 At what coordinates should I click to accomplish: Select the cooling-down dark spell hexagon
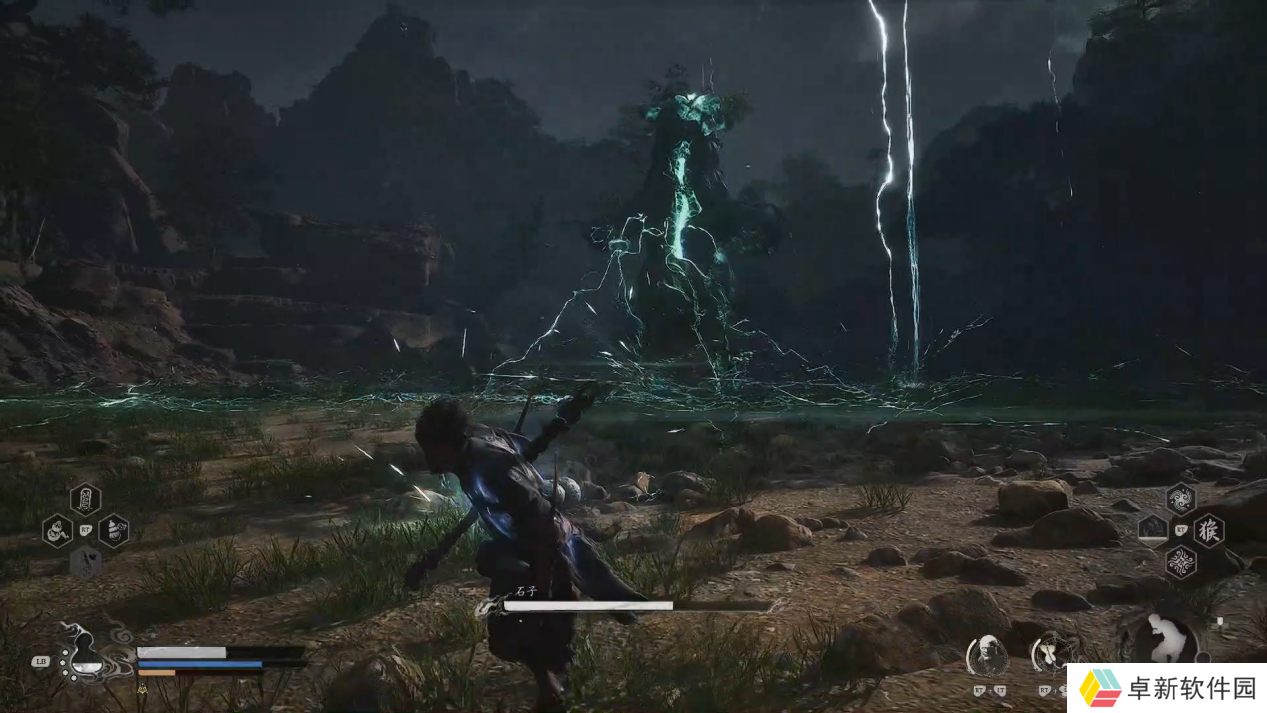point(1153,529)
